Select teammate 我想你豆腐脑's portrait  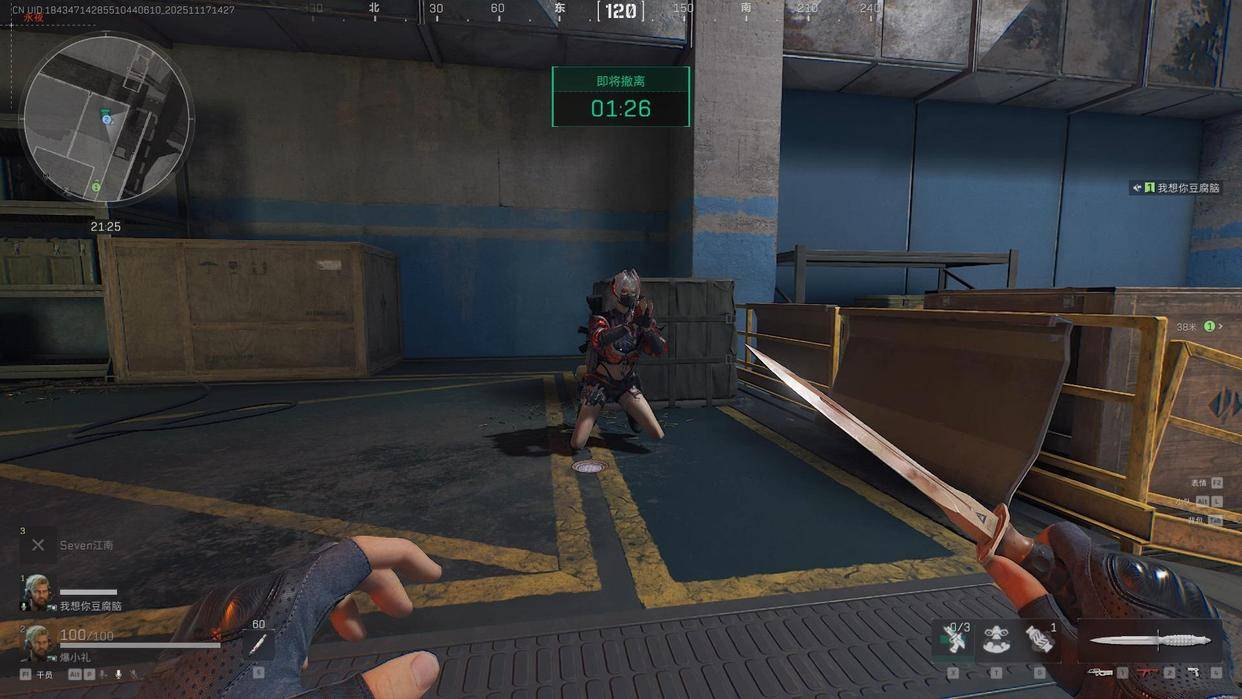click(36, 592)
